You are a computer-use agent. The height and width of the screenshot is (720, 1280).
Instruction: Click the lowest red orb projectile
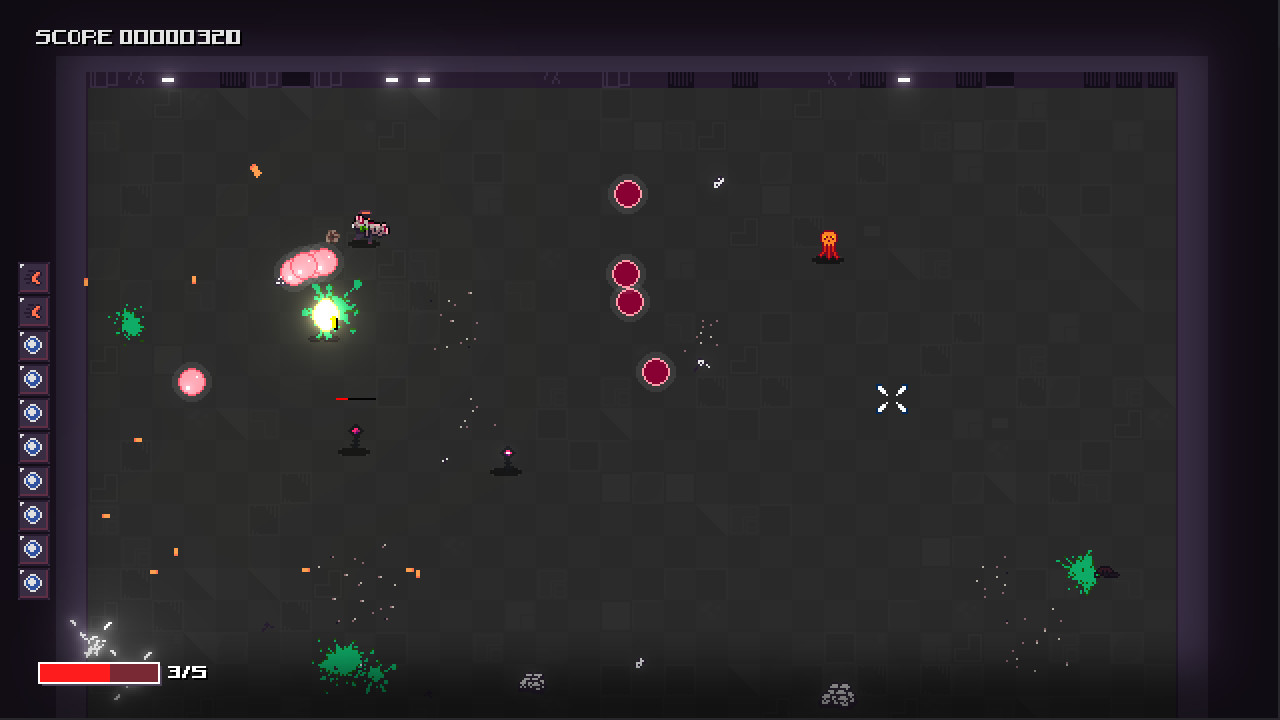[x=656, y=372]
